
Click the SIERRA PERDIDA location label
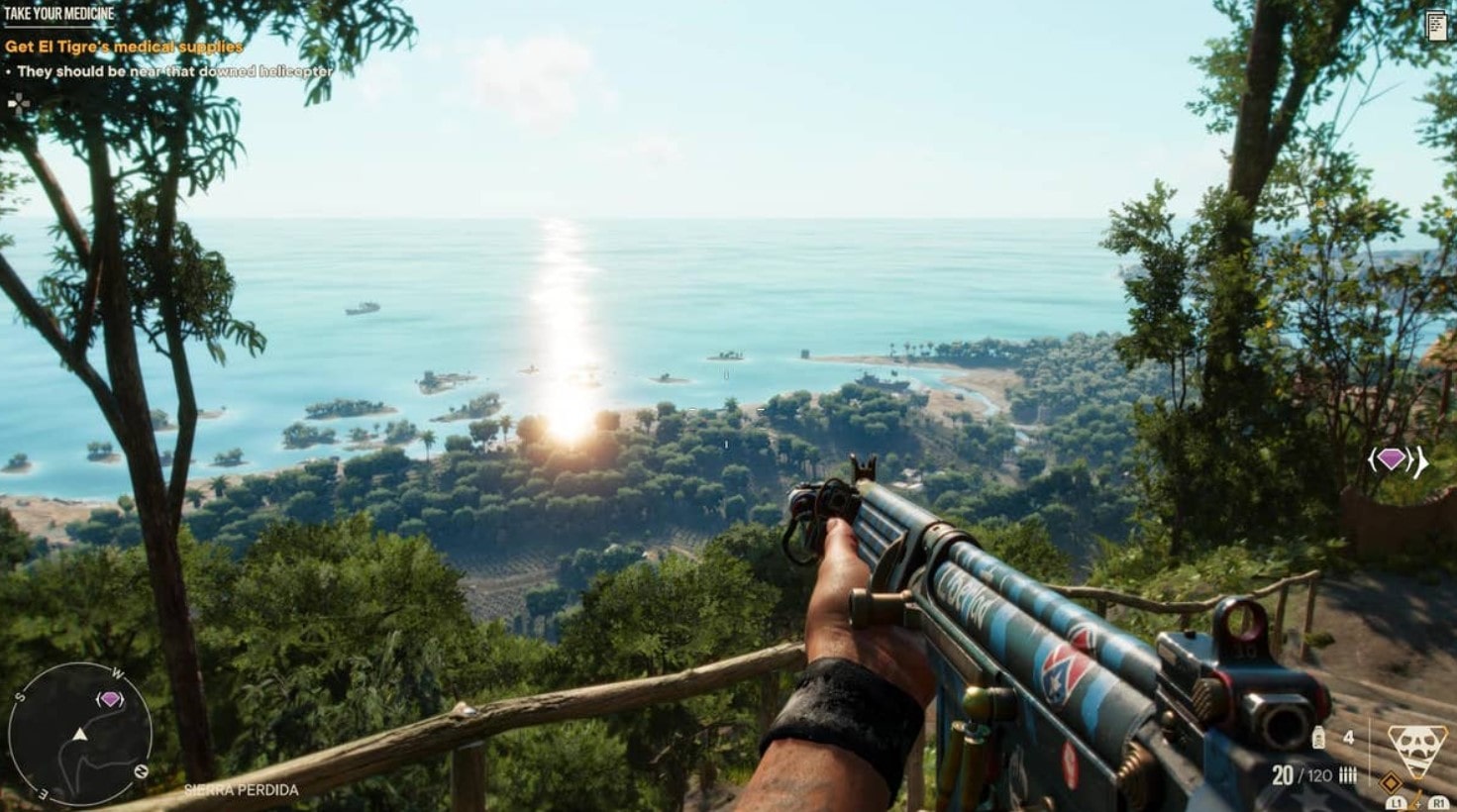pyautogui.click(x=240, y=791)
